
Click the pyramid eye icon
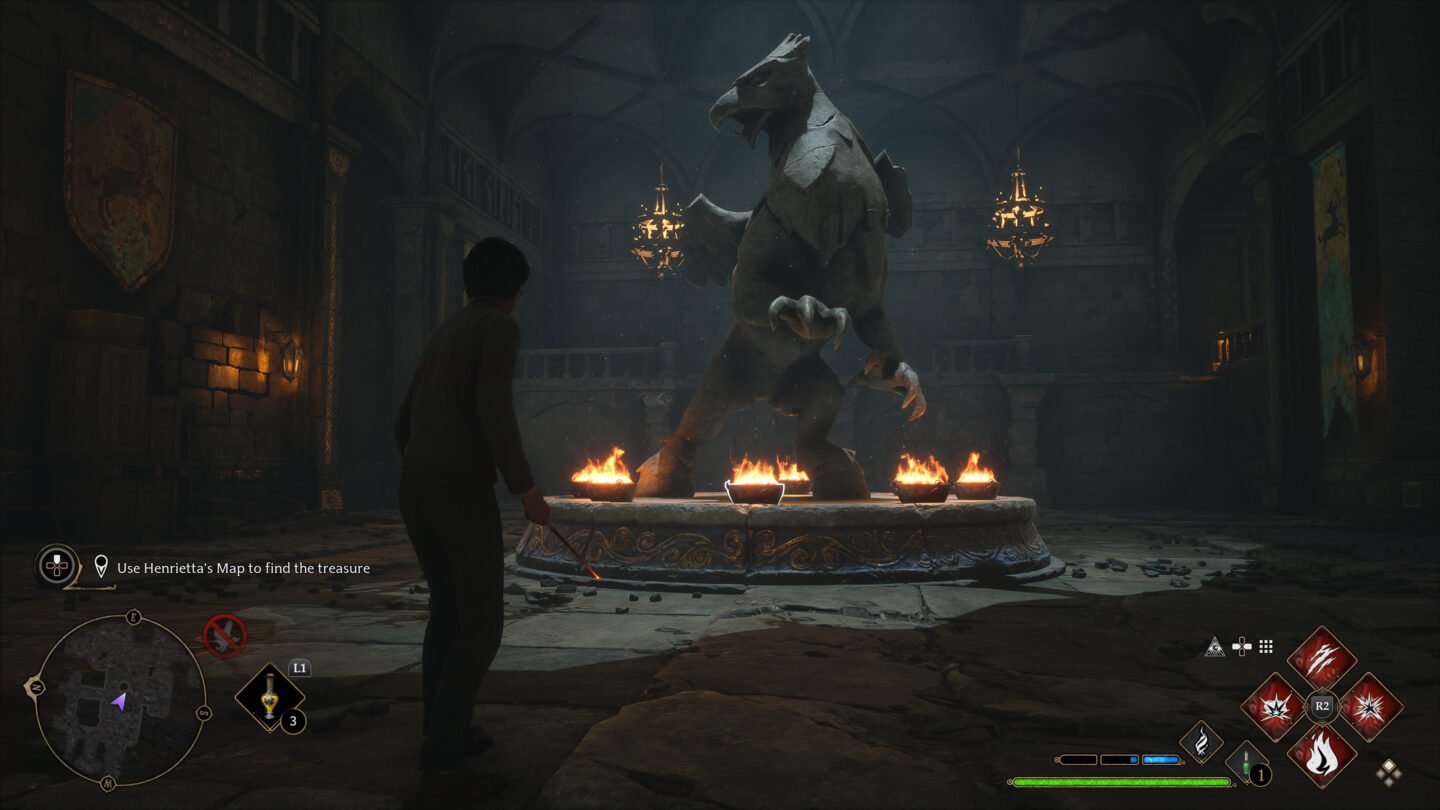[x=1215, y=647]
